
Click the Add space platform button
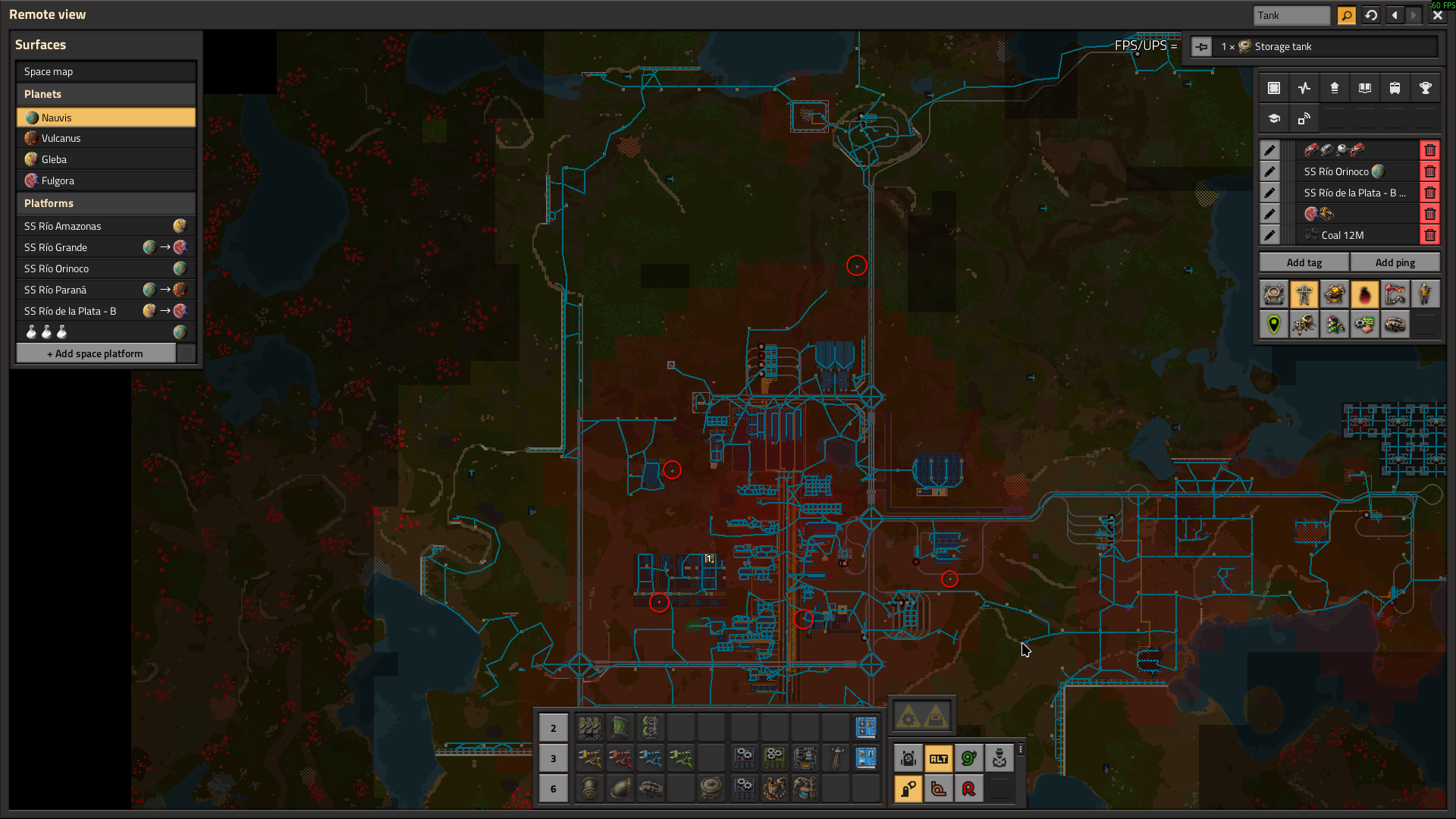[x=96, y=353]
